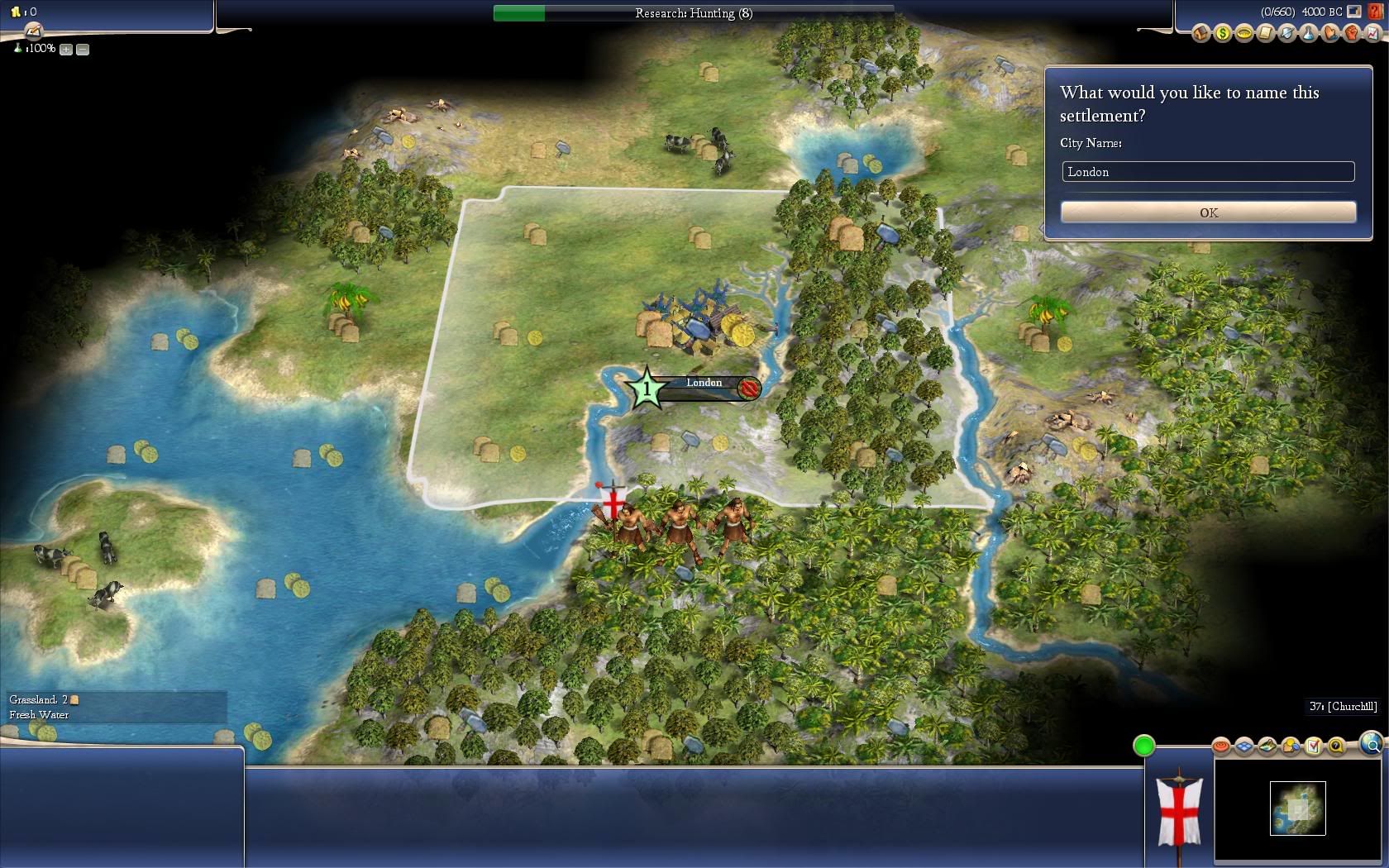Click the City Name text field

pos(1208,172)
